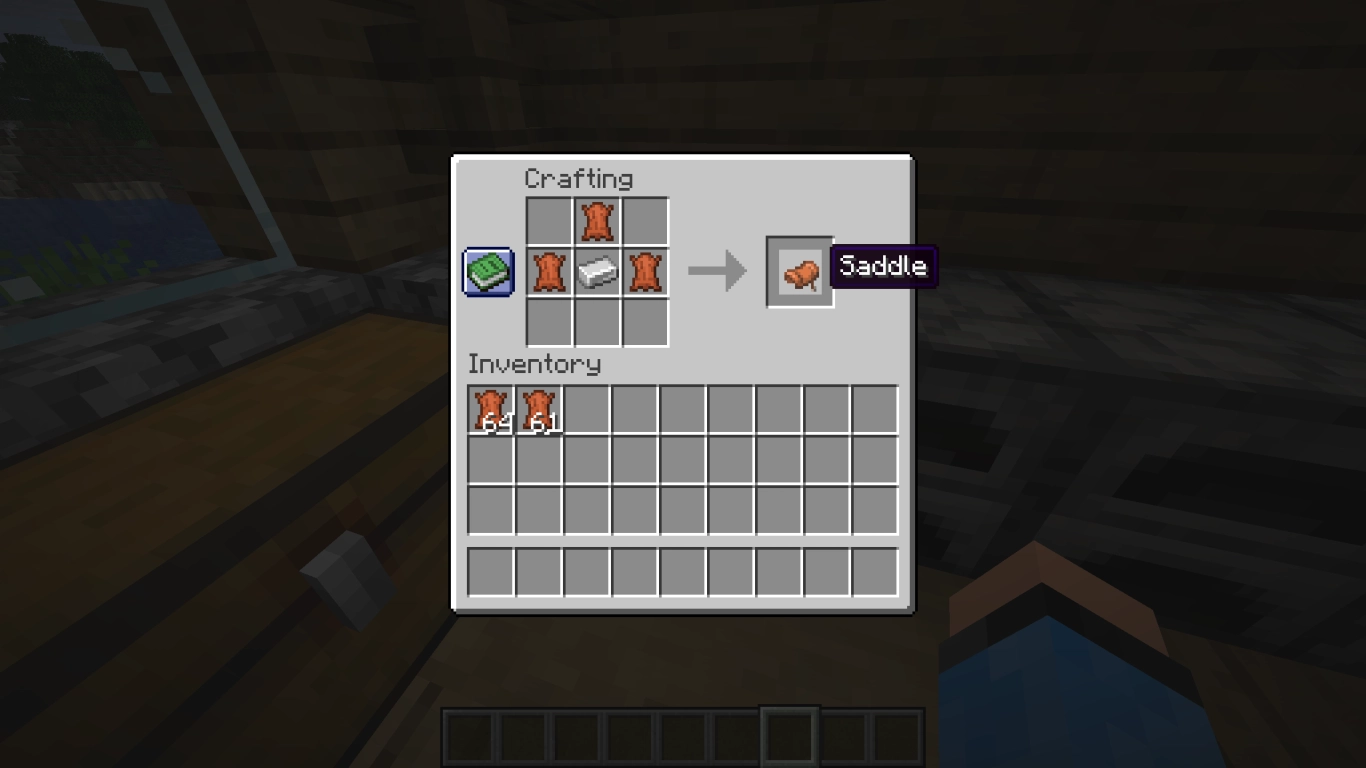This screenshot has height=768, width=1366.
Task: Pick up the crafted Saddle from output
Action: [x=799, y=270]
